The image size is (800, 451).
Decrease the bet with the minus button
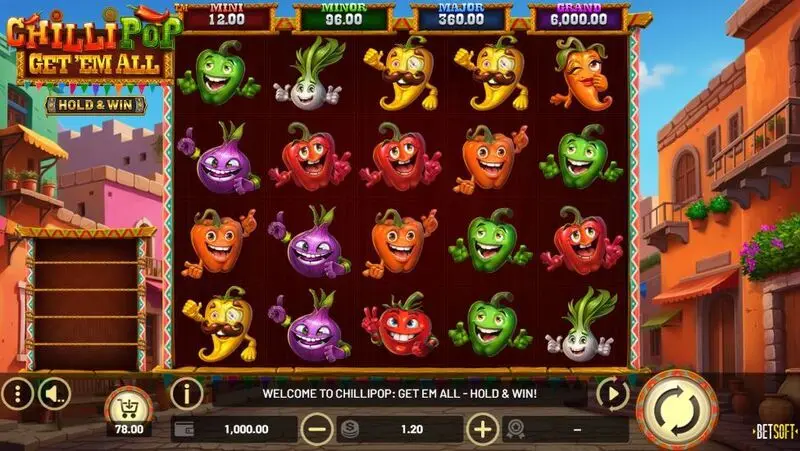pyautogui.click(x=316, y=429)
